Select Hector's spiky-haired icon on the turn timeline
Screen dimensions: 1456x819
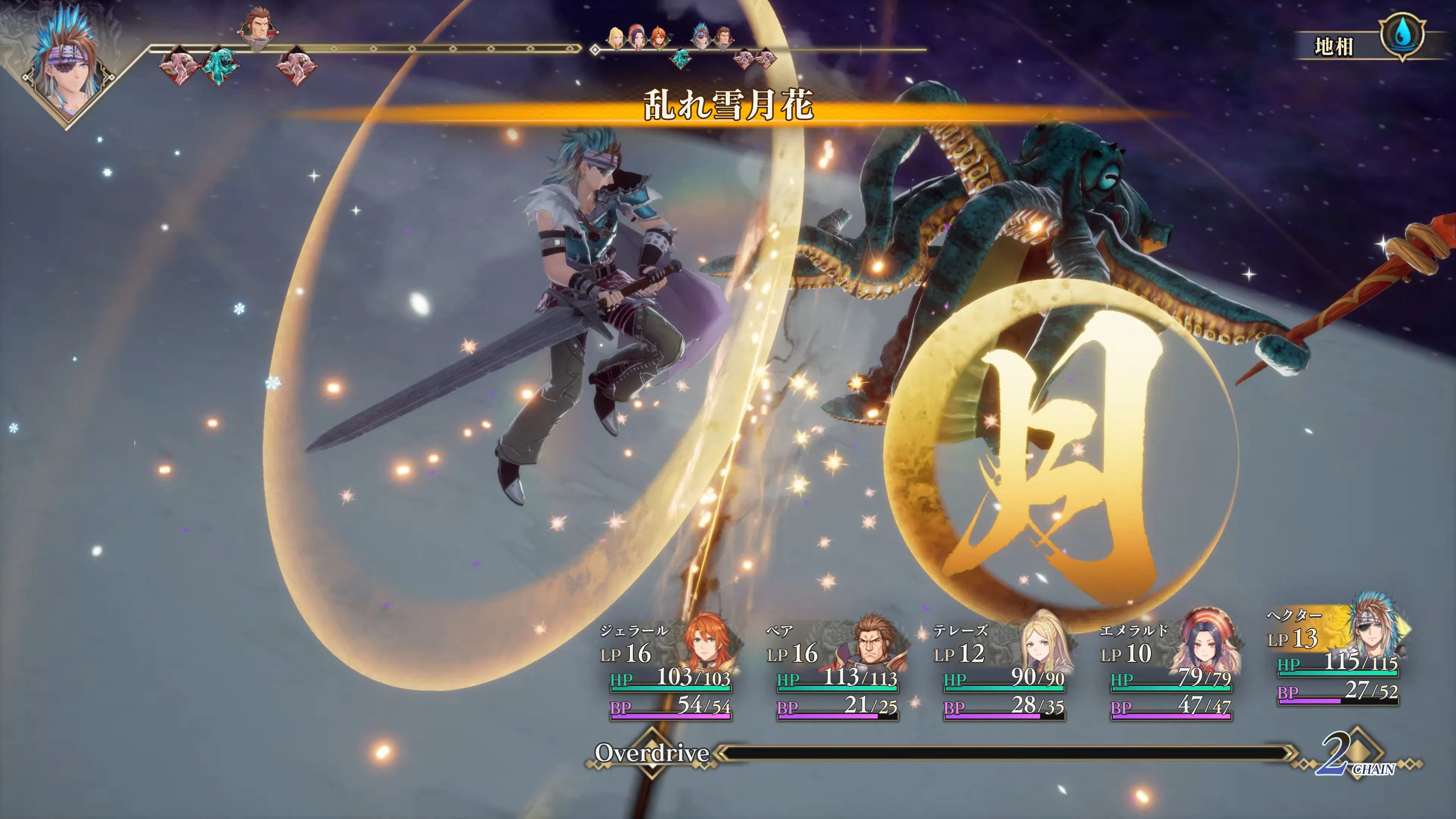click(701, 37)
